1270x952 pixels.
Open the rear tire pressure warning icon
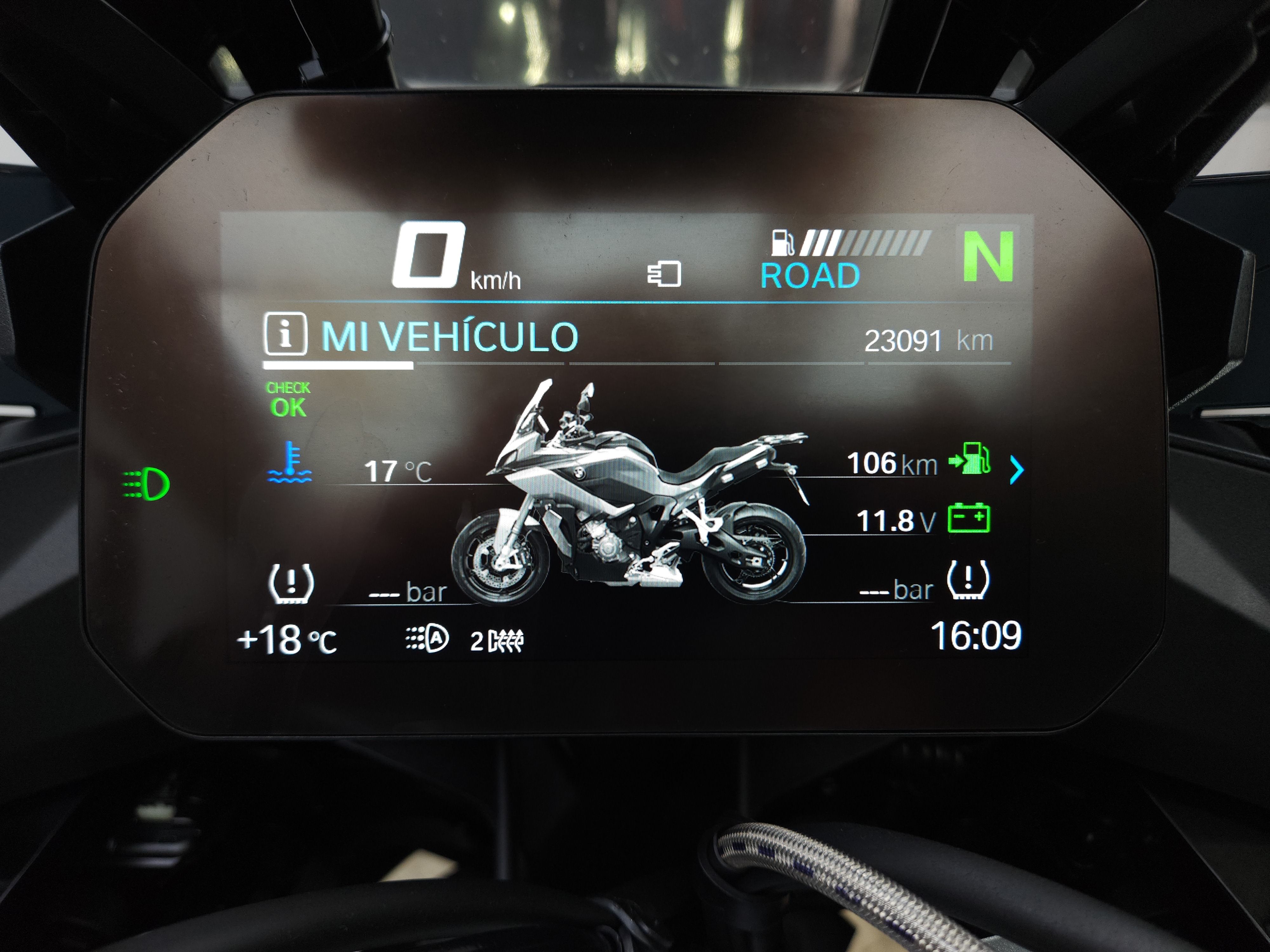[967, 579]
